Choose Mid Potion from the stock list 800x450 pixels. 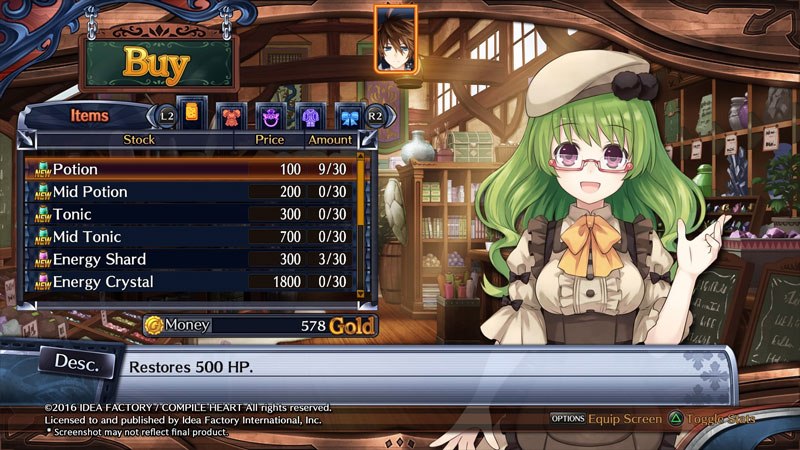190,191
